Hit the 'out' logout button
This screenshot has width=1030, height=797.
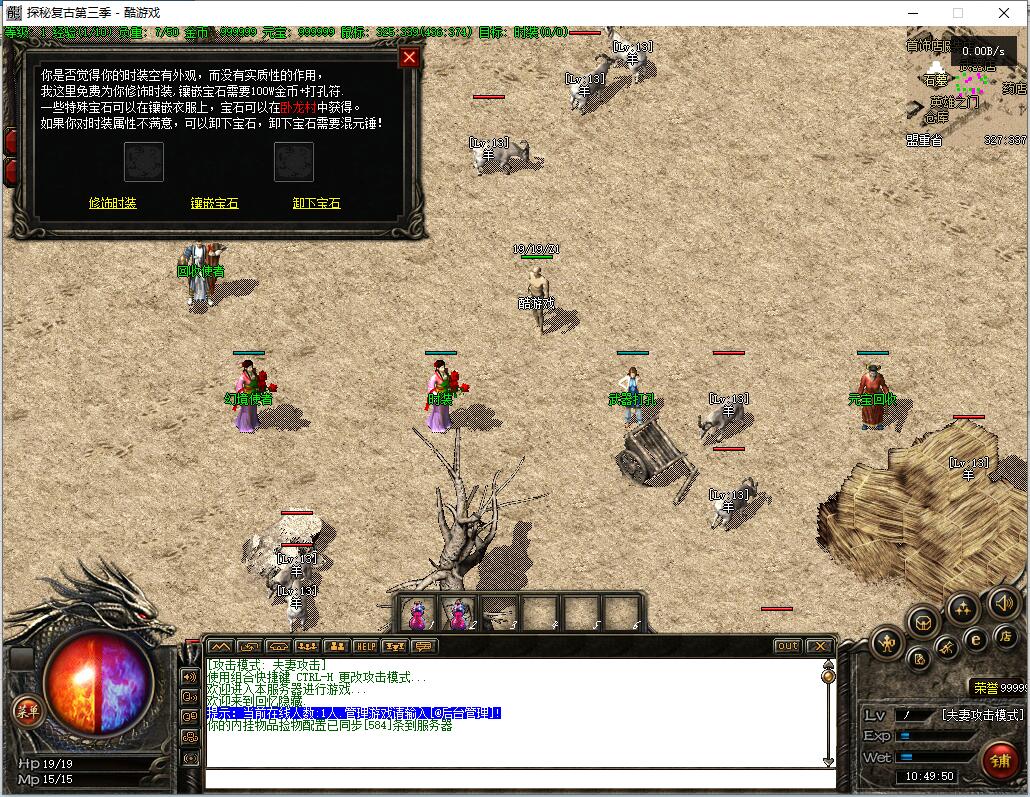(788, 646)
